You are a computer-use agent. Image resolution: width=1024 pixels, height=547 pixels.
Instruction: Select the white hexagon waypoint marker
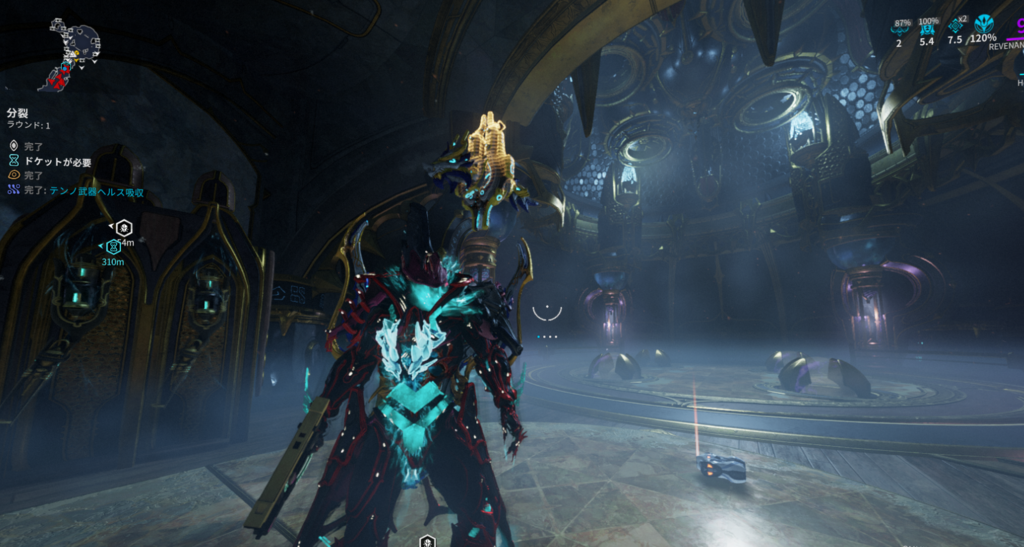tap(123, 227)
